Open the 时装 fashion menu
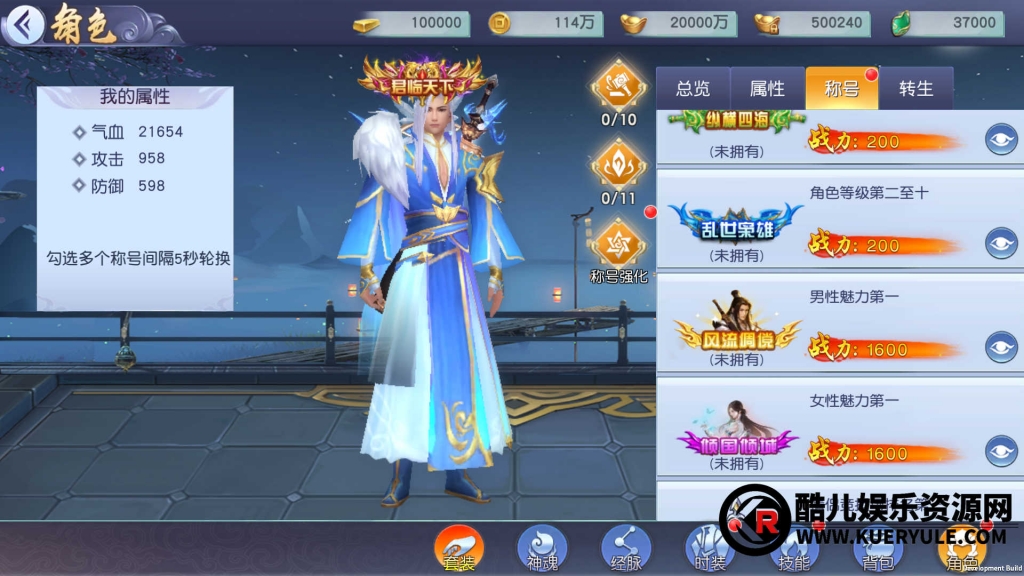Image resolution: width=1024 pixels, height=576 pixels. point(710,549)
